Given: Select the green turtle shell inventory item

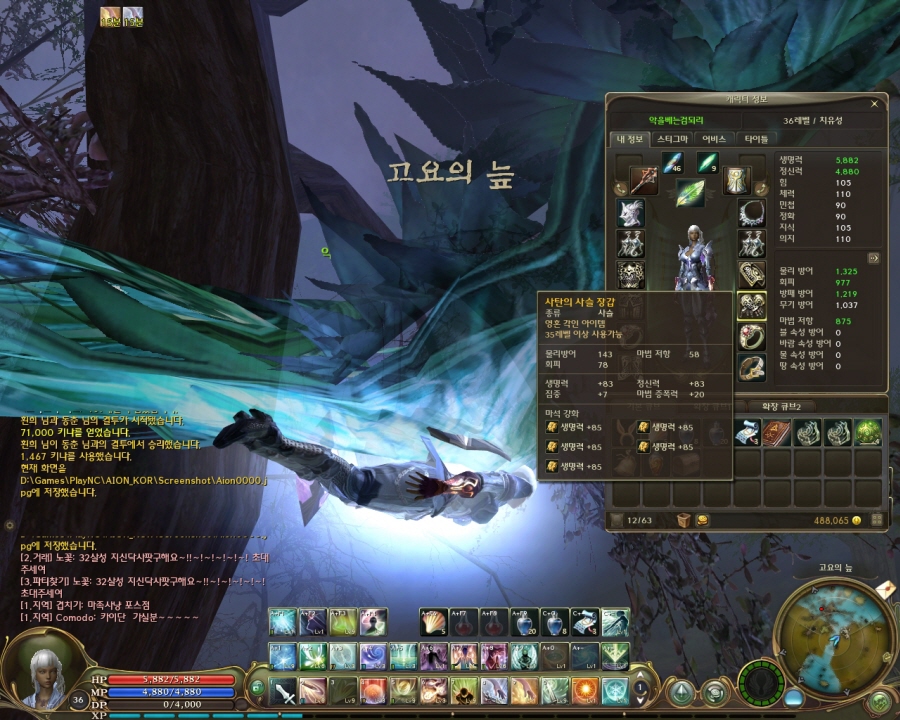Looking at the screenshot, I should tap(867, 432).
